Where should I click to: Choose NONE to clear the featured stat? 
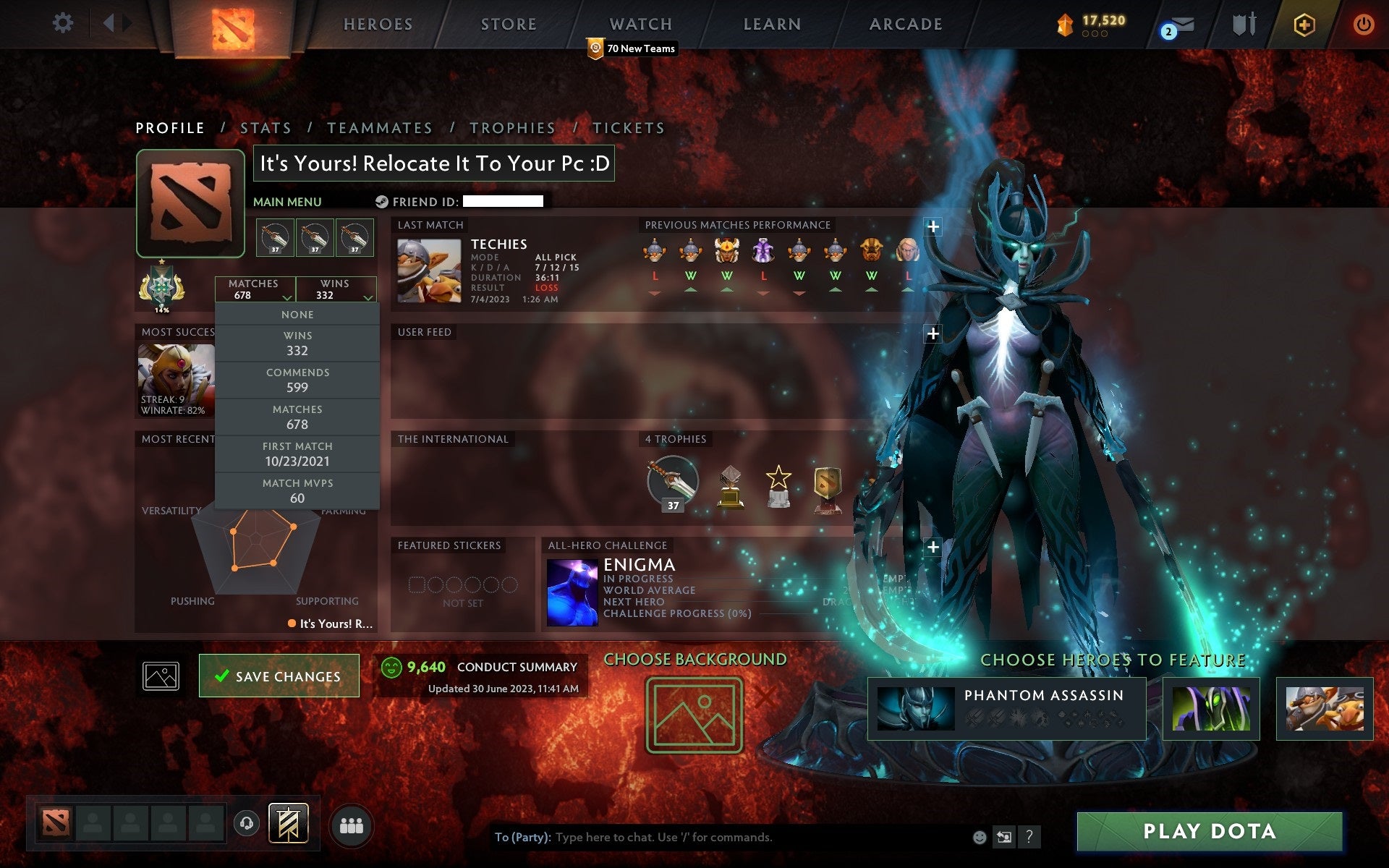coord(297,314)
